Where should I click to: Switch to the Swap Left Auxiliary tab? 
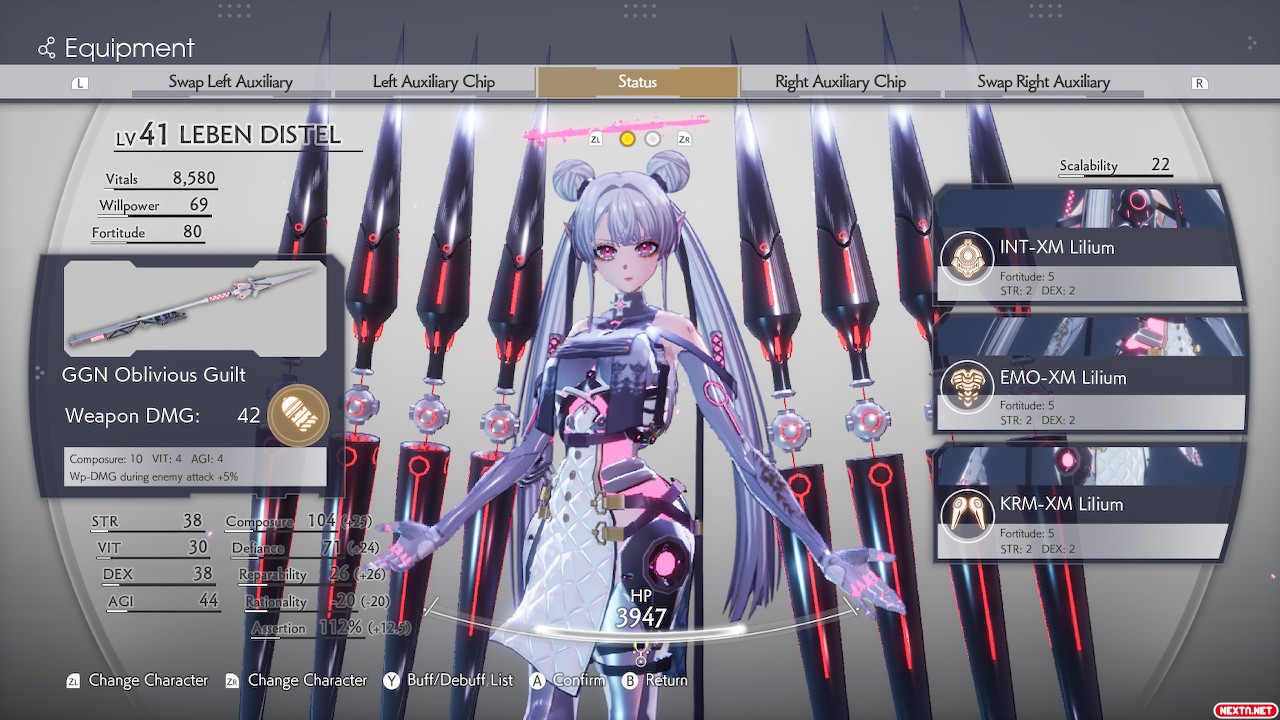[230, 82]
